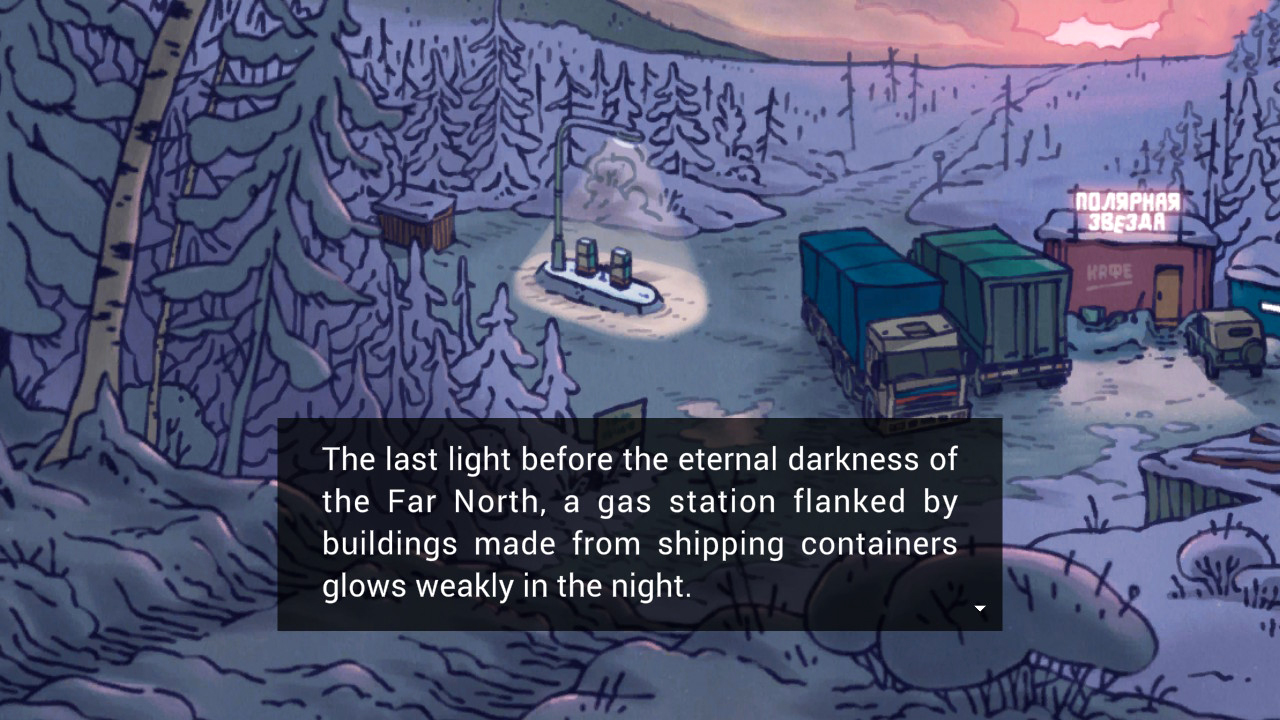Click the continue arrow in the narration box

(x=980, y=608)
